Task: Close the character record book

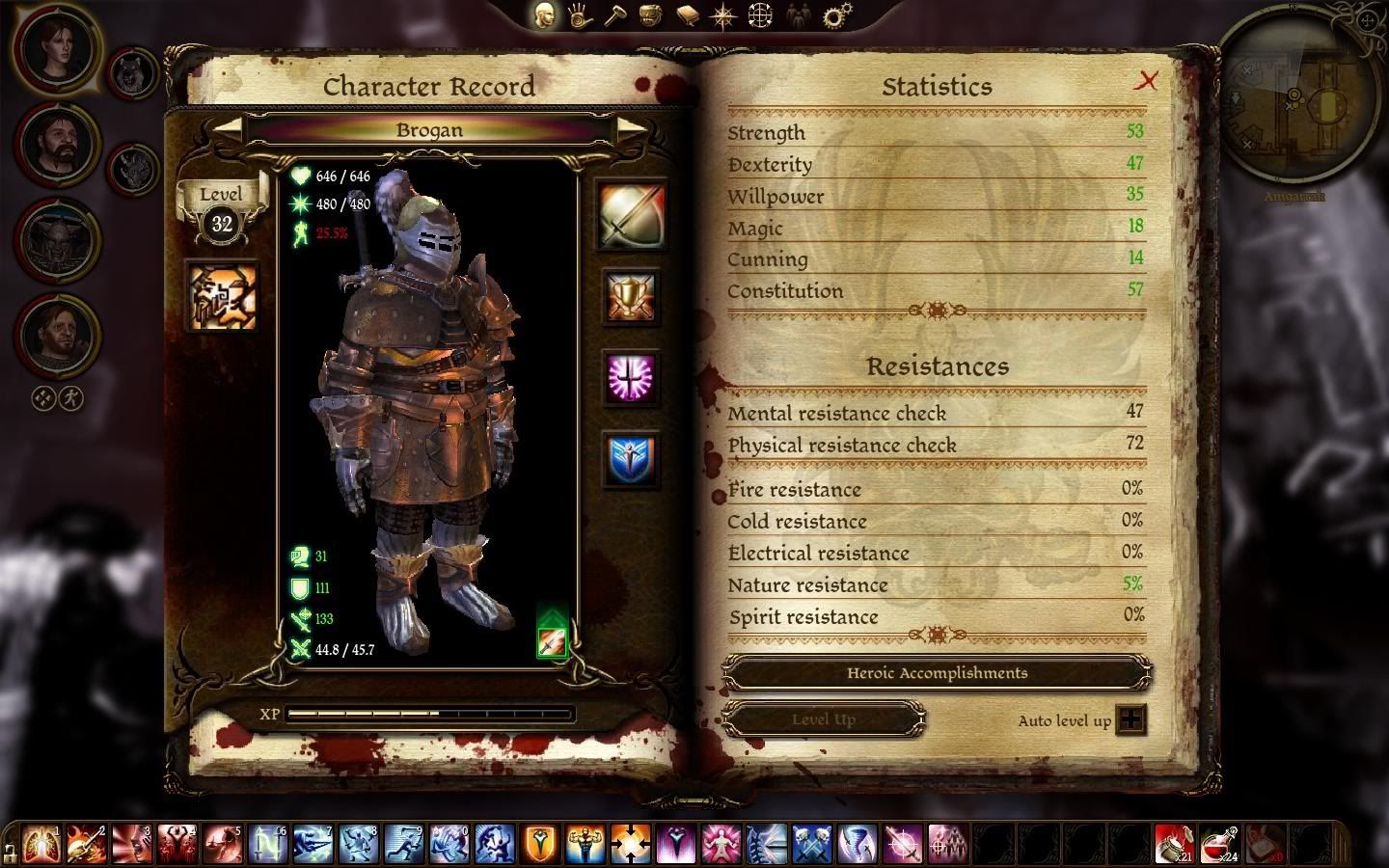Action: [x=1146, y=81]
